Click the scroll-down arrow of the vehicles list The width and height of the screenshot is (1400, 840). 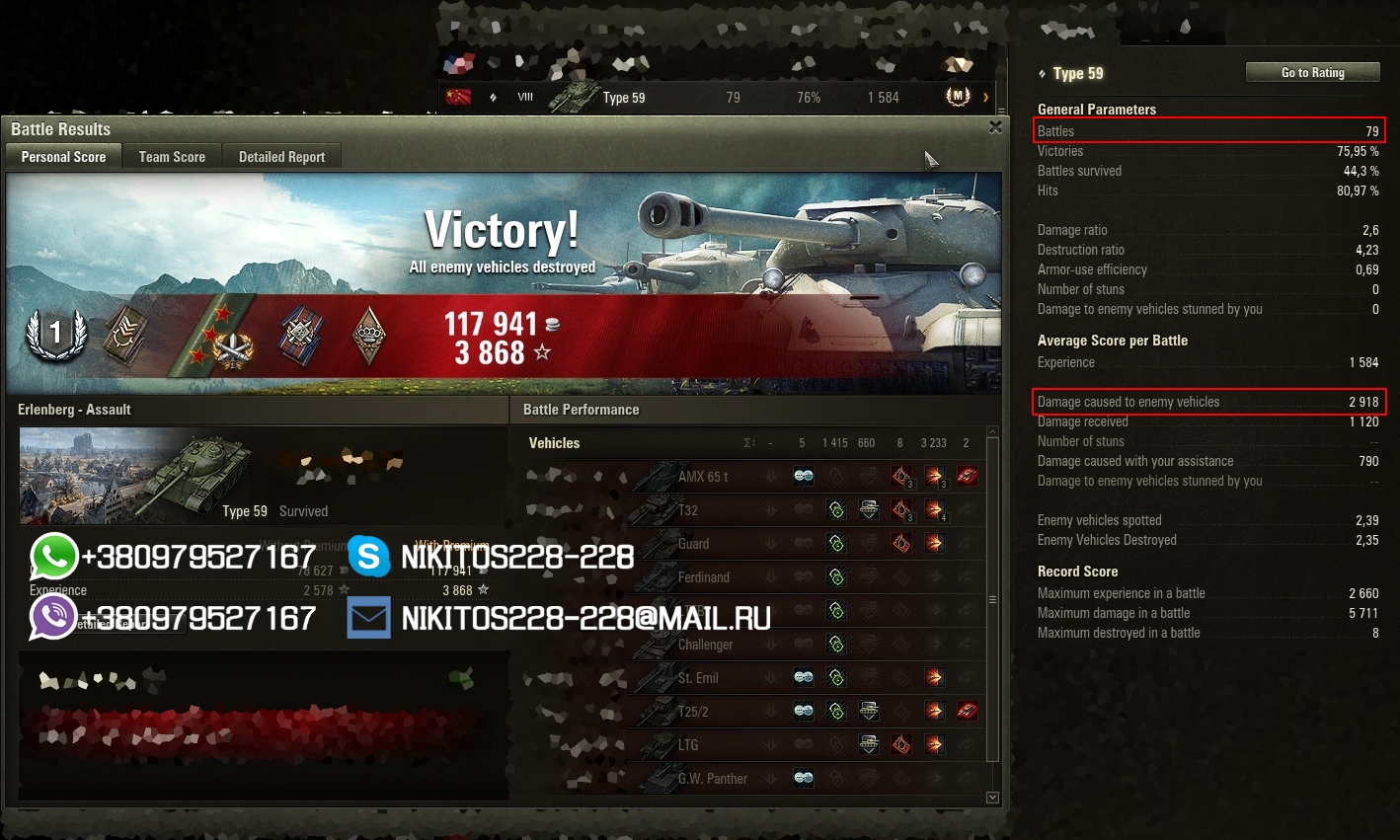pos(992,798)
